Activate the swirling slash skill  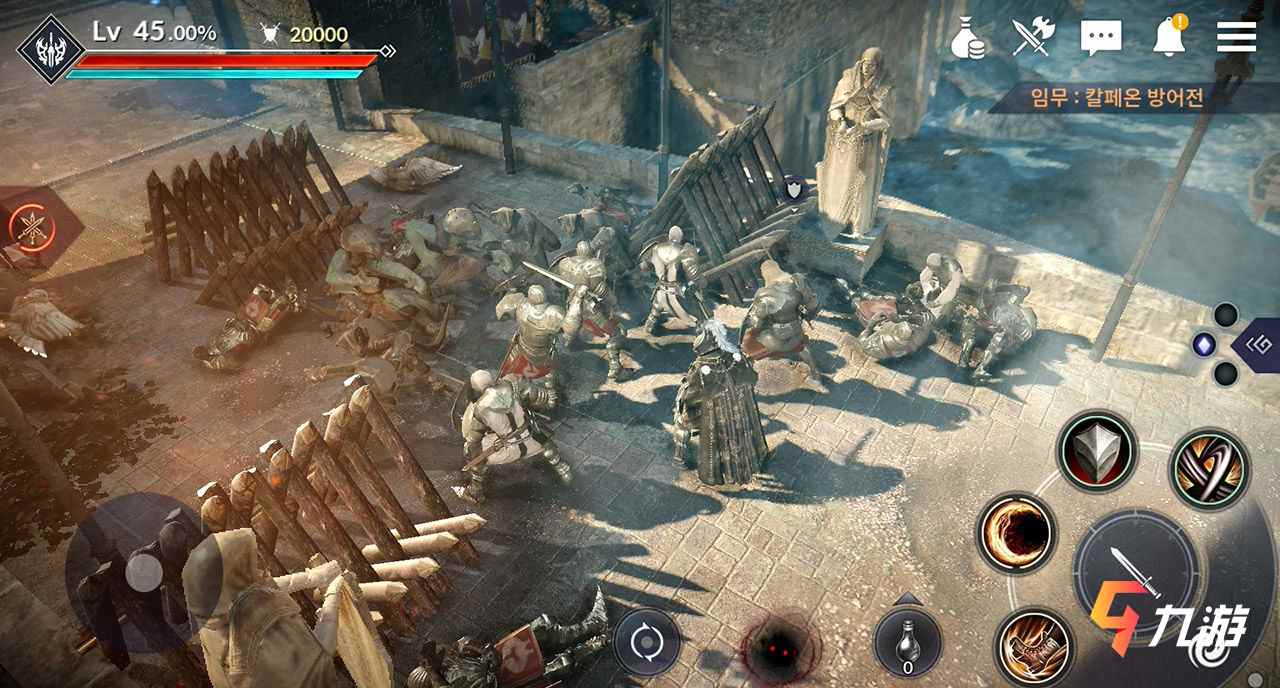[1208, 468]
